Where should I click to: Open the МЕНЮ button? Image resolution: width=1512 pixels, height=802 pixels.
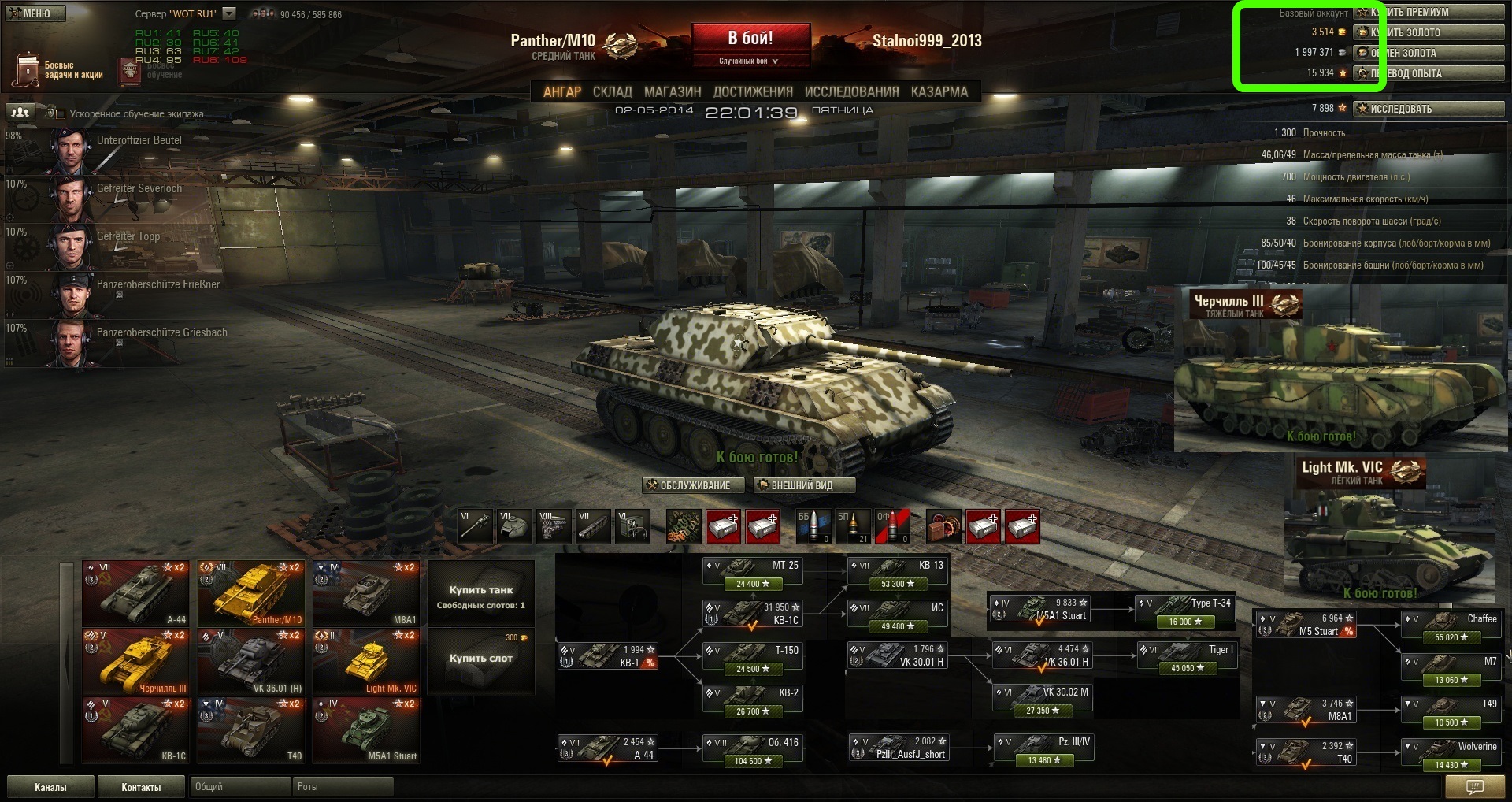[35, 13]
